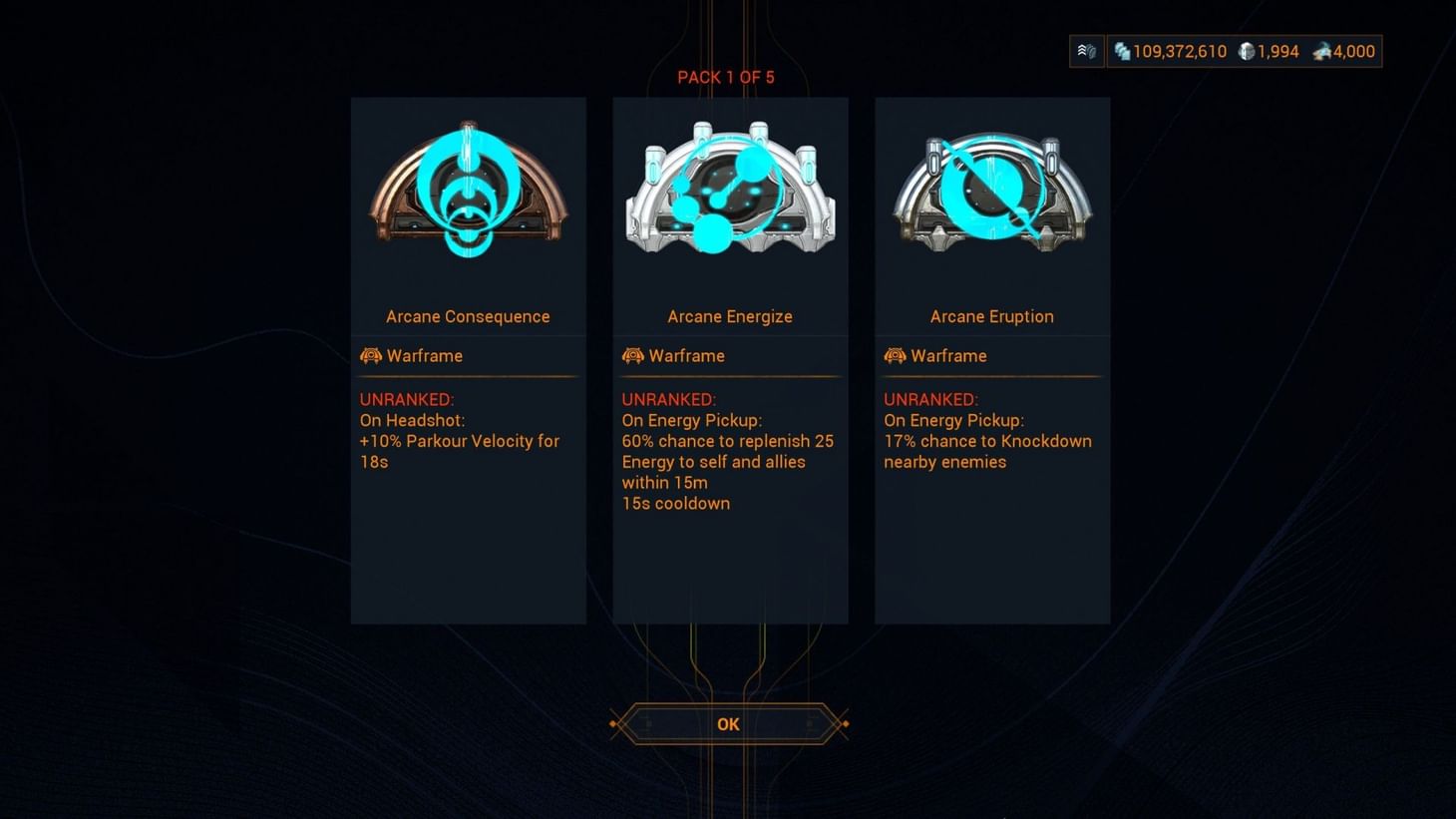Click the Credits stack icon in top bar
This screenshot has width=1456, height=819.
pos(1125,51)
